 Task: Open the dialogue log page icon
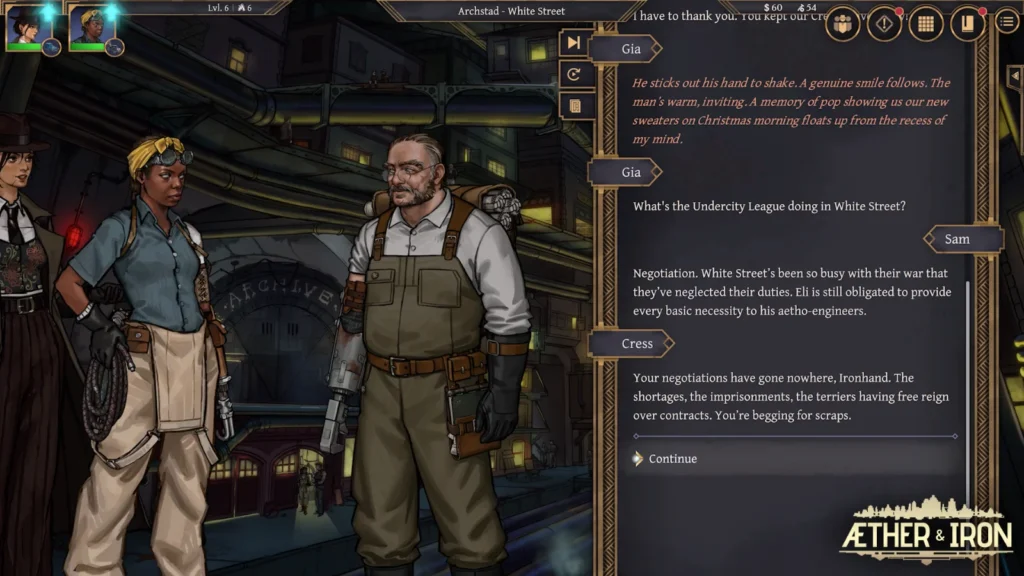(574, 105)
